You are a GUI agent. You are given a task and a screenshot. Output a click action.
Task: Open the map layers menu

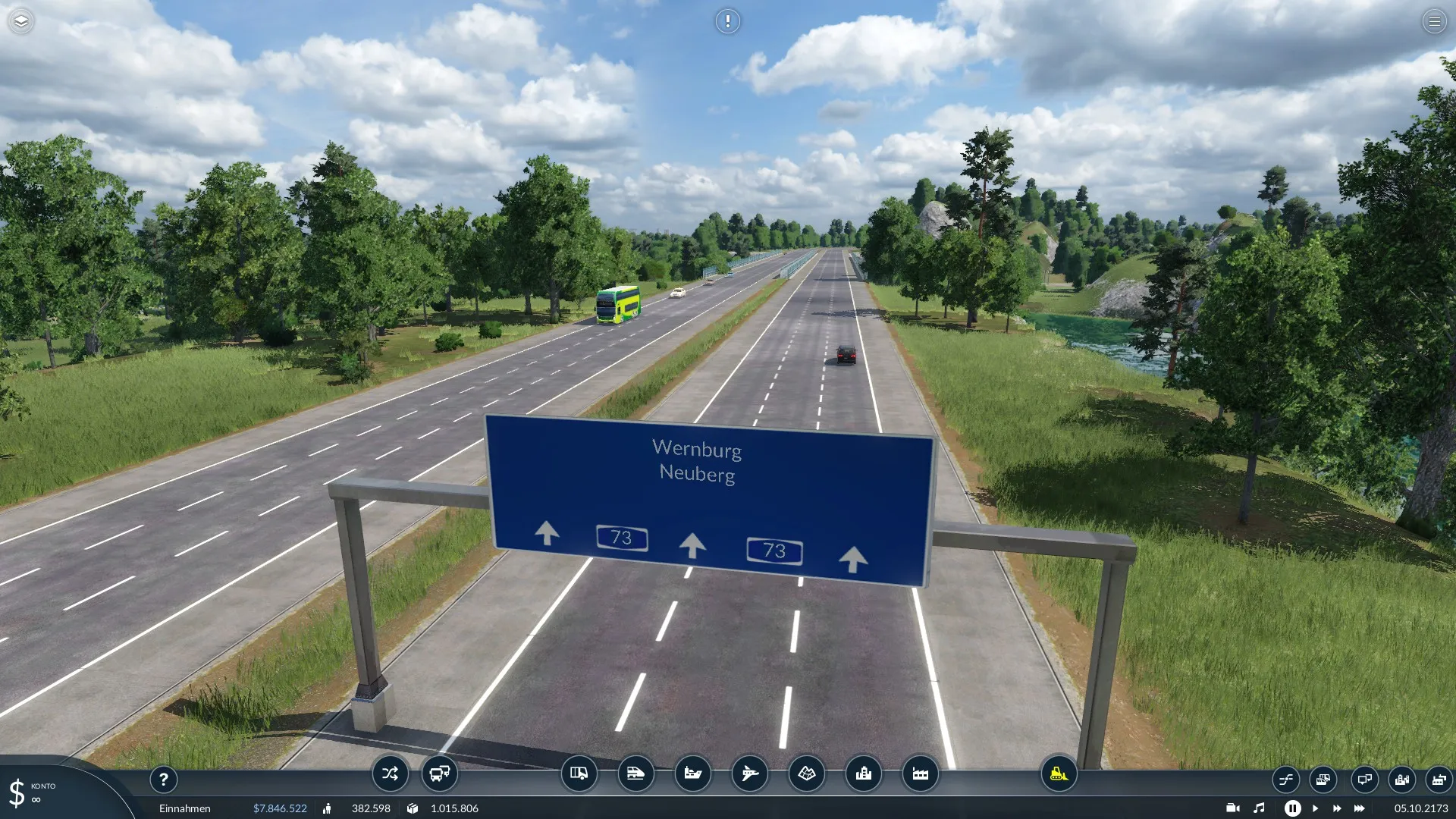[21, 21]
